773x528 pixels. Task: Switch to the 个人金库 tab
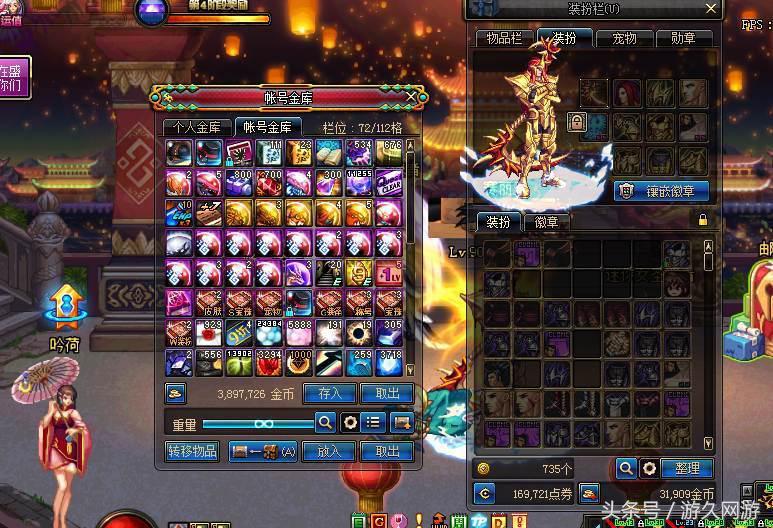pos(196,127)
